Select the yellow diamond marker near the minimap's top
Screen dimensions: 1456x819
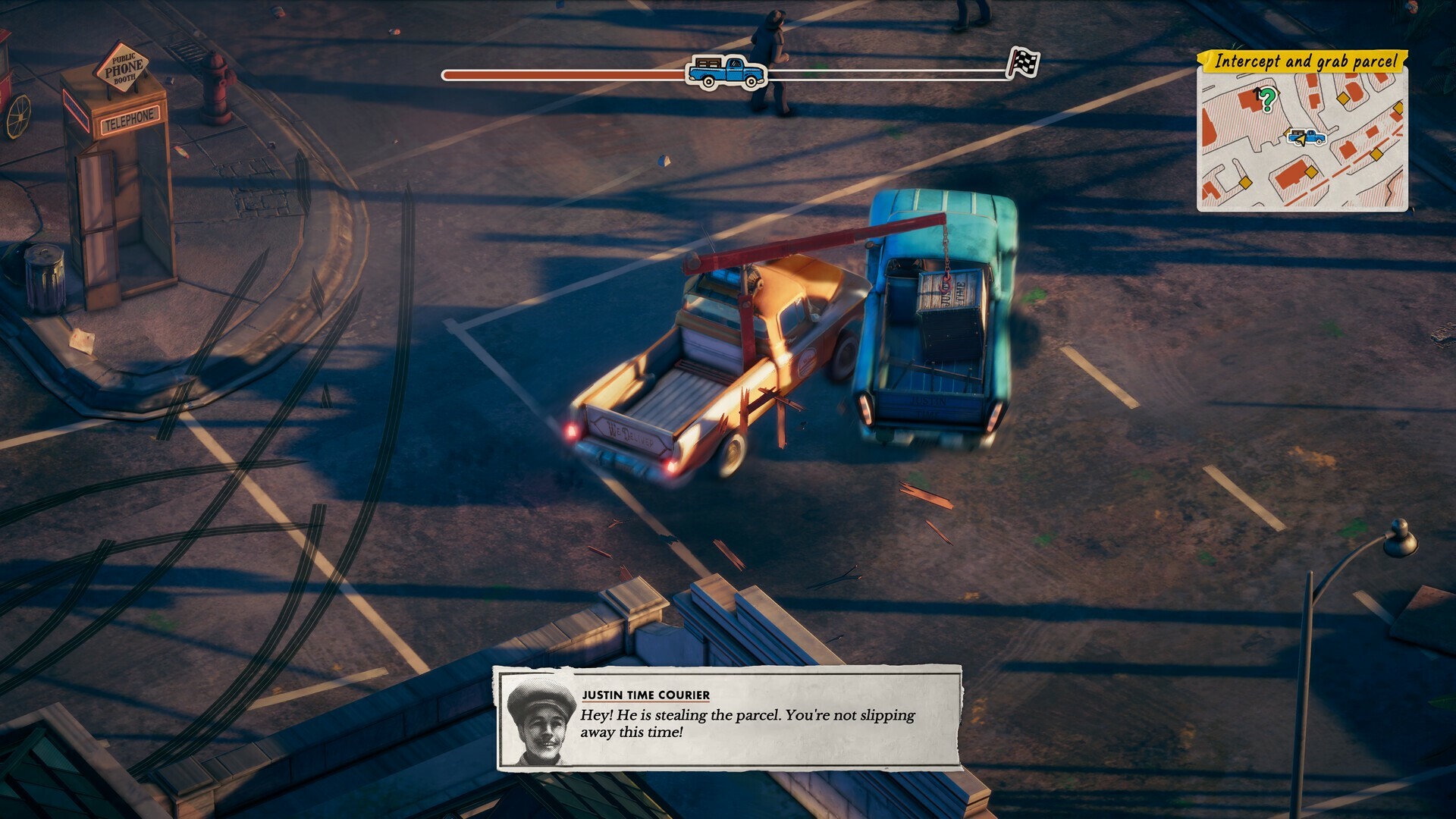(1344, 99)
